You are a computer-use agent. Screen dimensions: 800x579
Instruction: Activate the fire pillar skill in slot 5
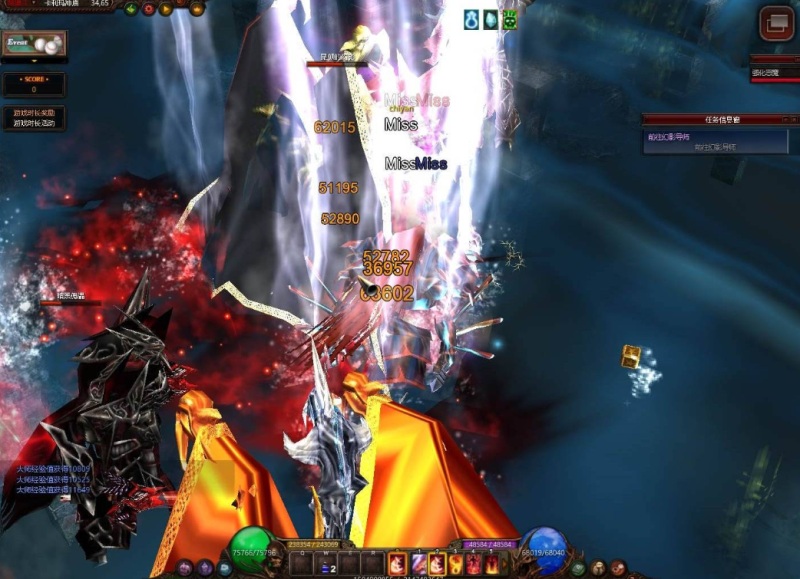coord(491,565)
